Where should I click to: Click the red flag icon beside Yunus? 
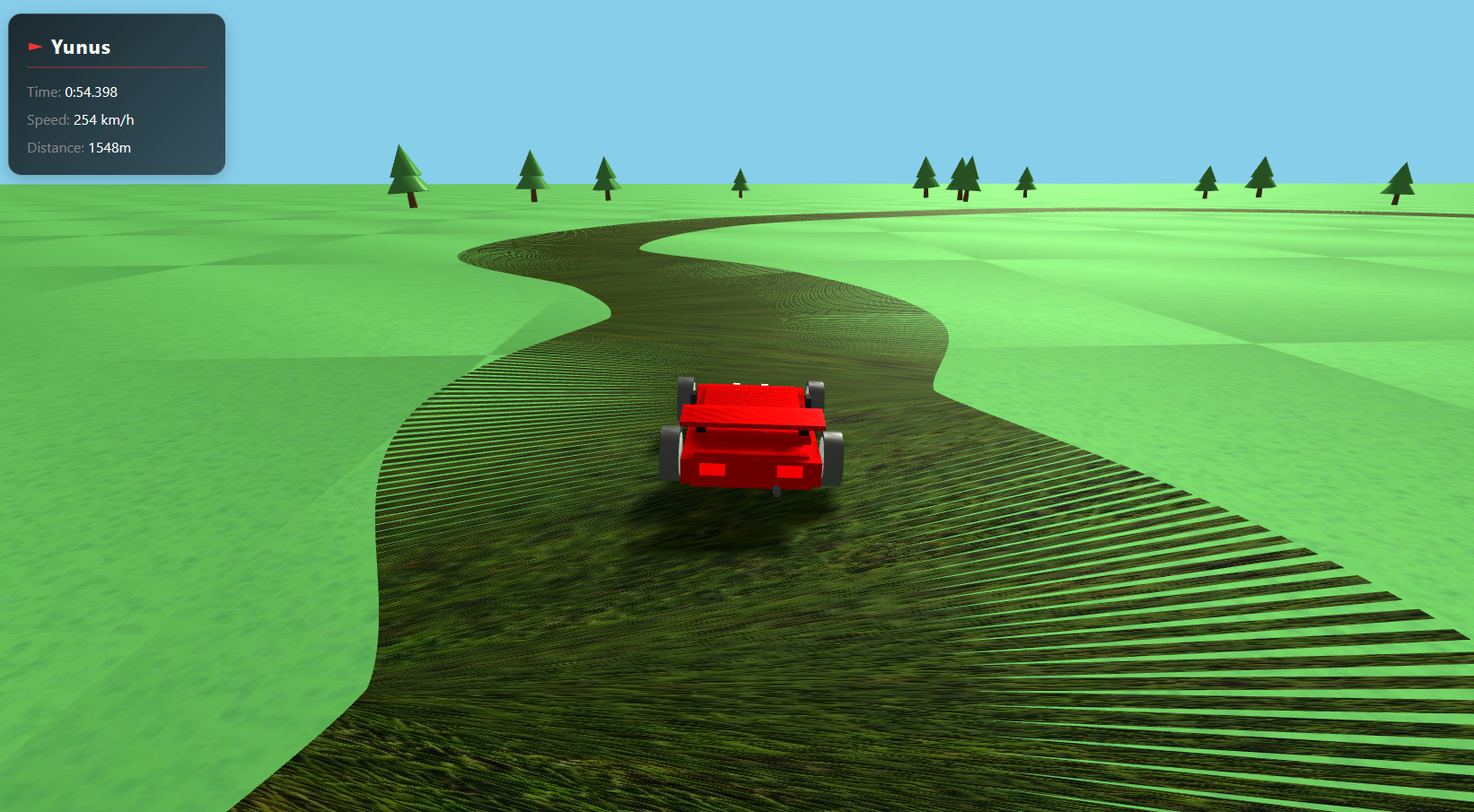coord(35,46)
